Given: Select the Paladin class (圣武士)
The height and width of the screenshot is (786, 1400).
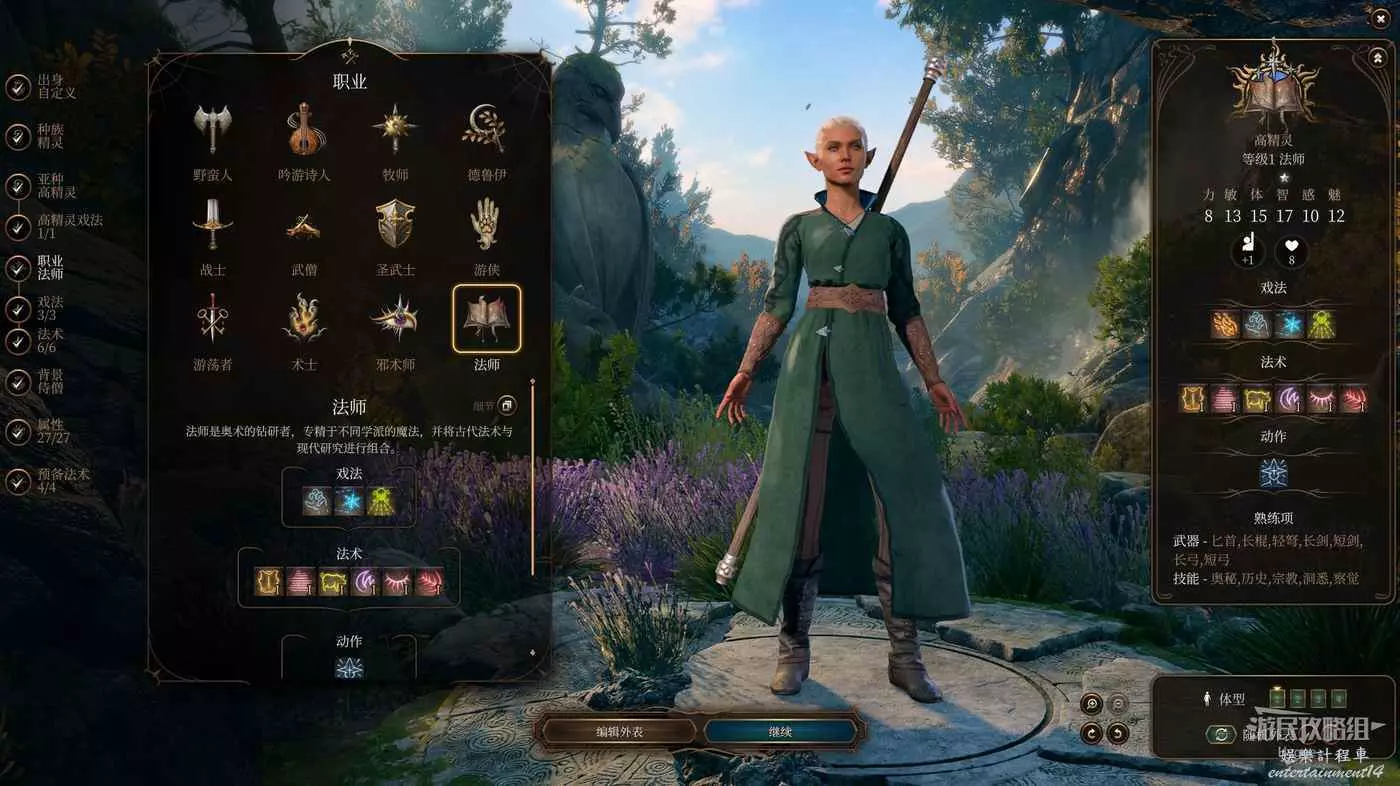Looking at the screenshot, I should tap(395, 226).
